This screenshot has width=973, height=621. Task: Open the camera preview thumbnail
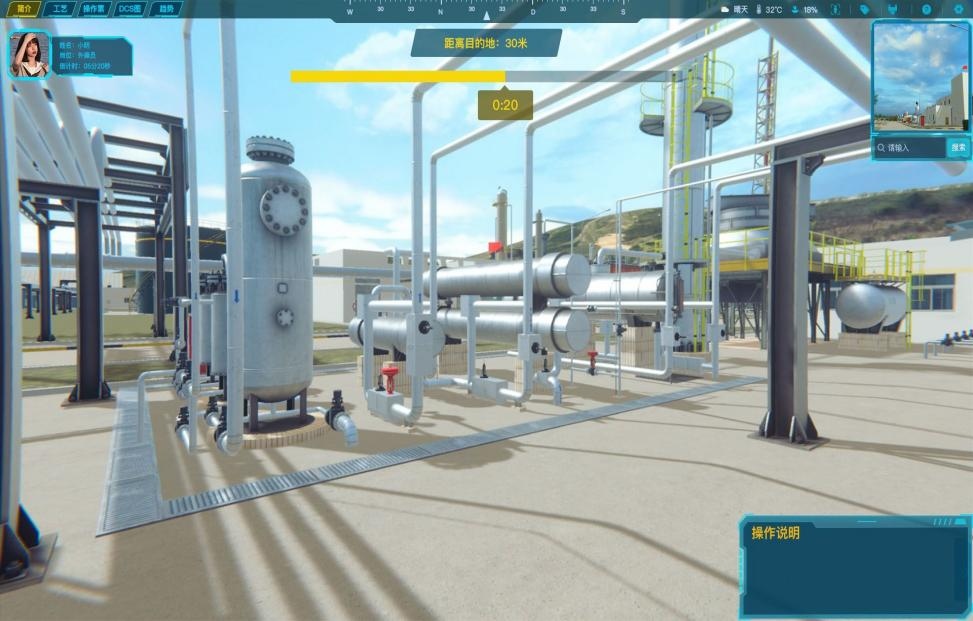click(920, 76)
